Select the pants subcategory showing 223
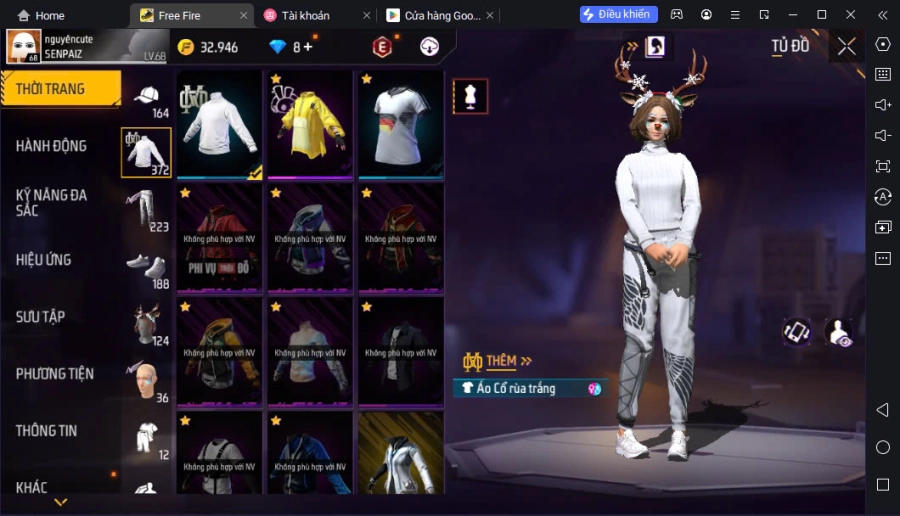900x516 pixels. tap(146, 210)
